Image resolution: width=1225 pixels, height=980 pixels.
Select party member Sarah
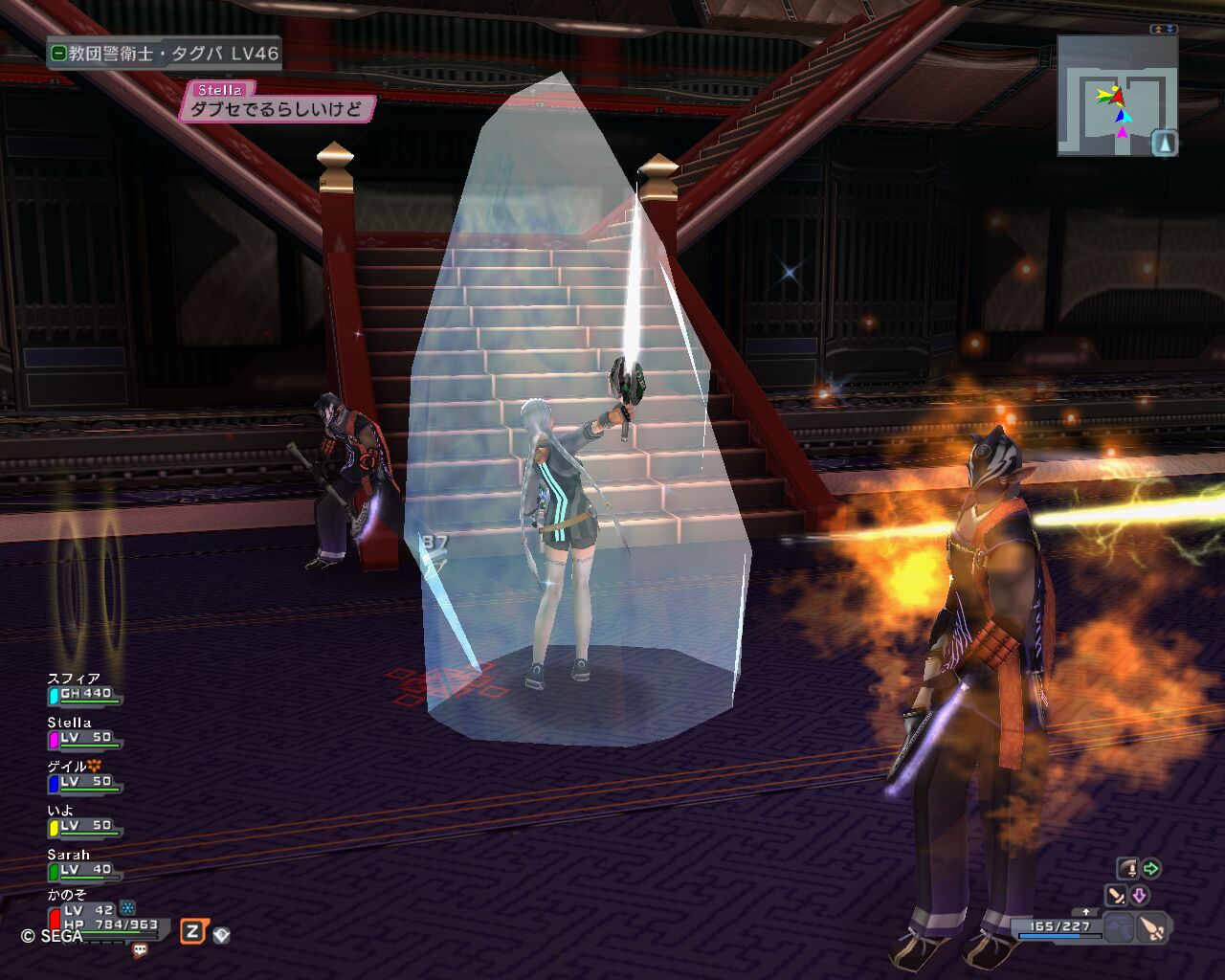tap(84, 864)
